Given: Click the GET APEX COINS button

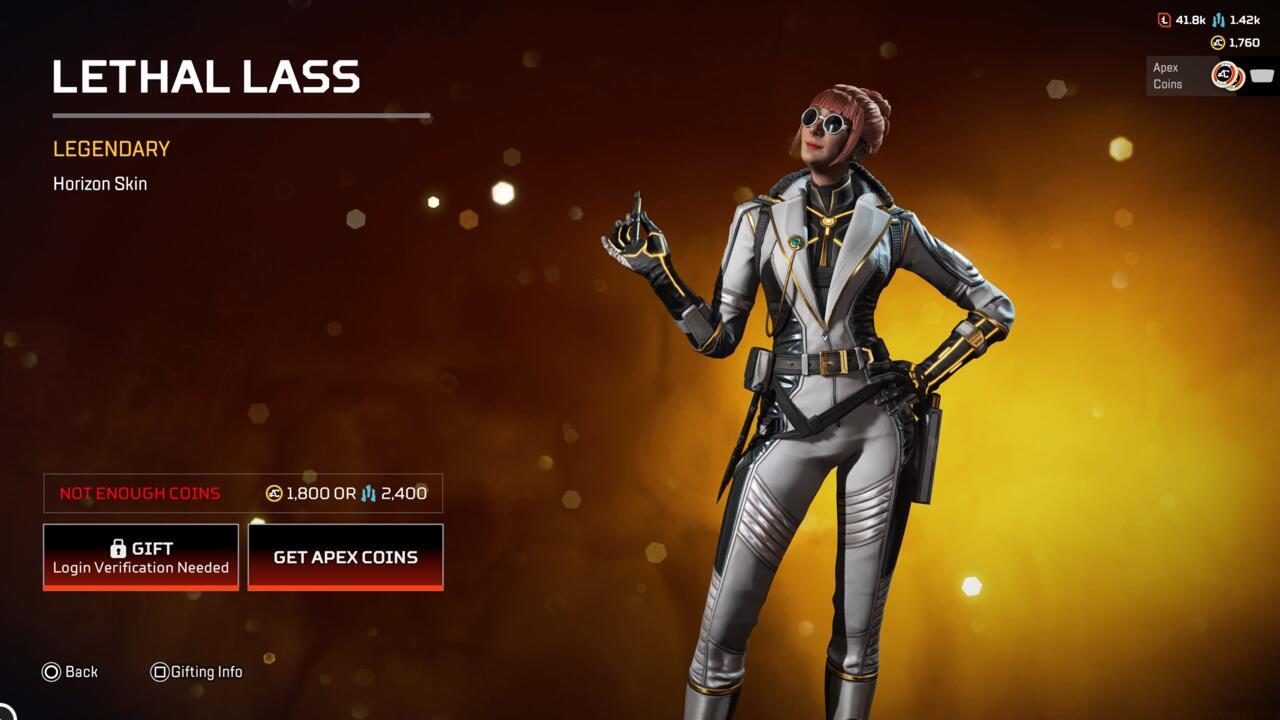Looking at the screenshot, I should (x=345, y=557).
